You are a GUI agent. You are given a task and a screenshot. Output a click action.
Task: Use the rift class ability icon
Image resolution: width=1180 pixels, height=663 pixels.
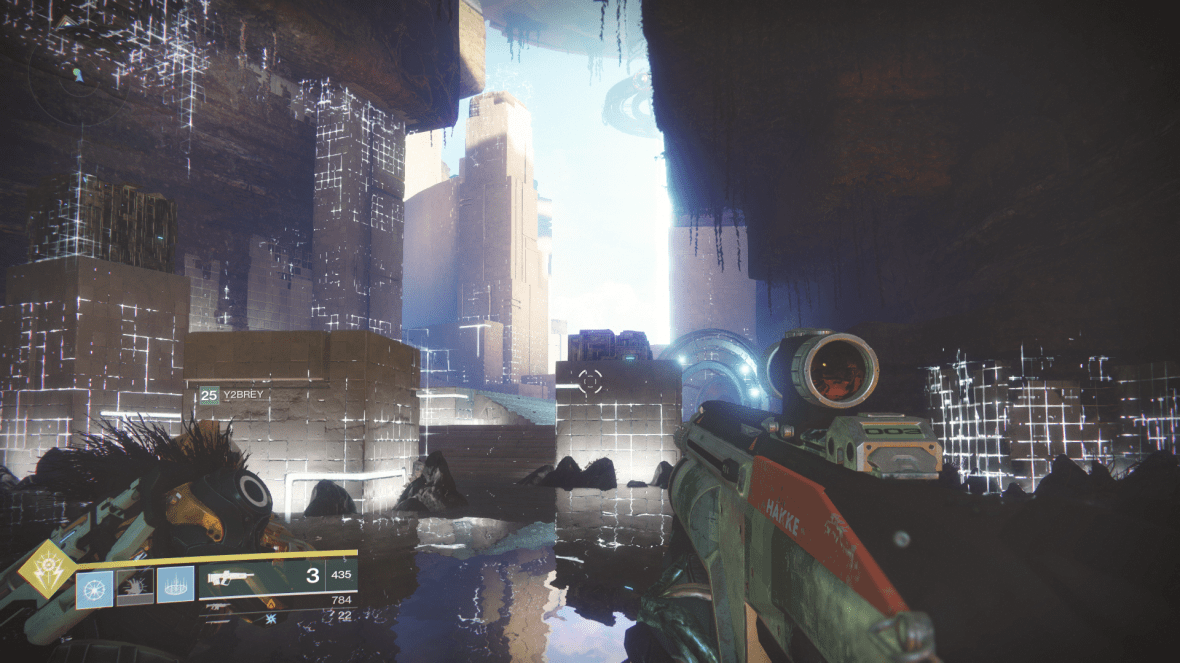click(175, 586)
